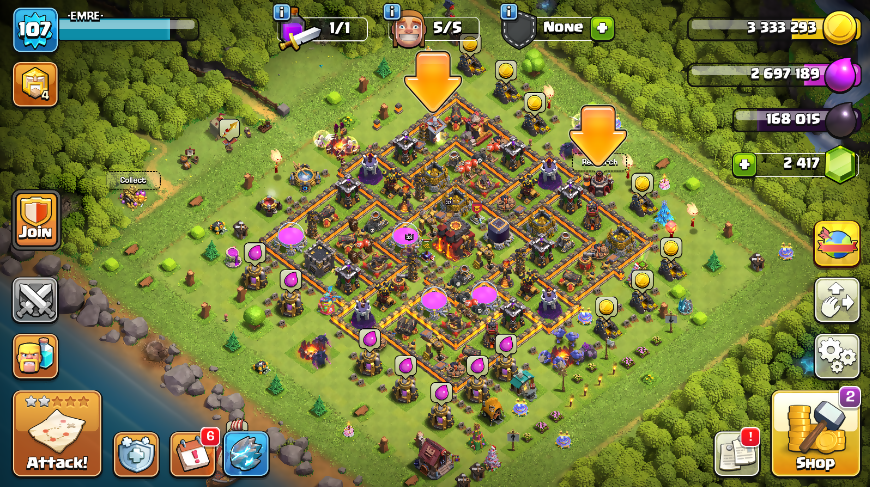
Task: Show info for the shield status
Action: (509, 12)
